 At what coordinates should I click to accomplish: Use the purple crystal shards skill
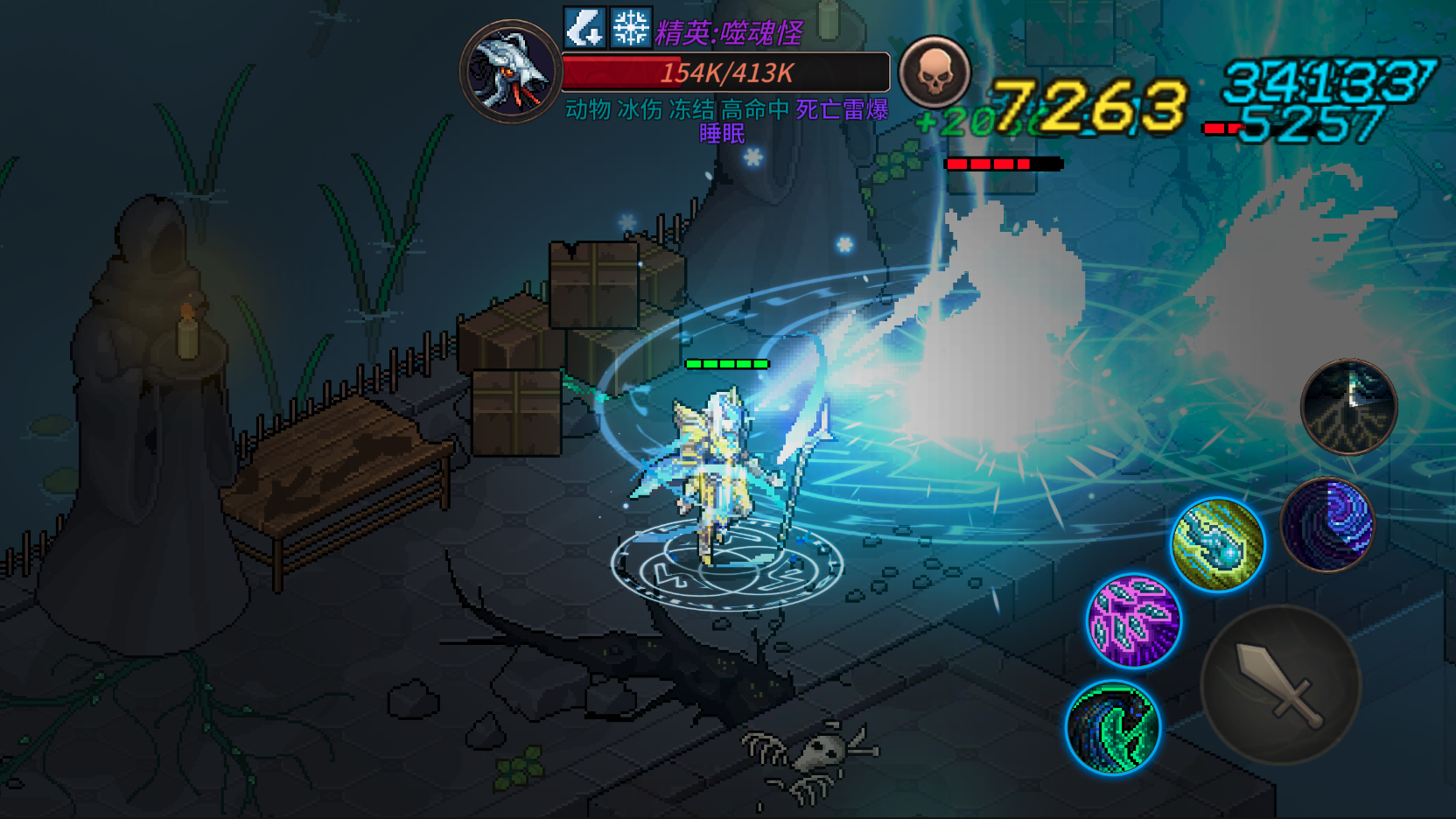pyautogui.click(x=1133, y=621)
